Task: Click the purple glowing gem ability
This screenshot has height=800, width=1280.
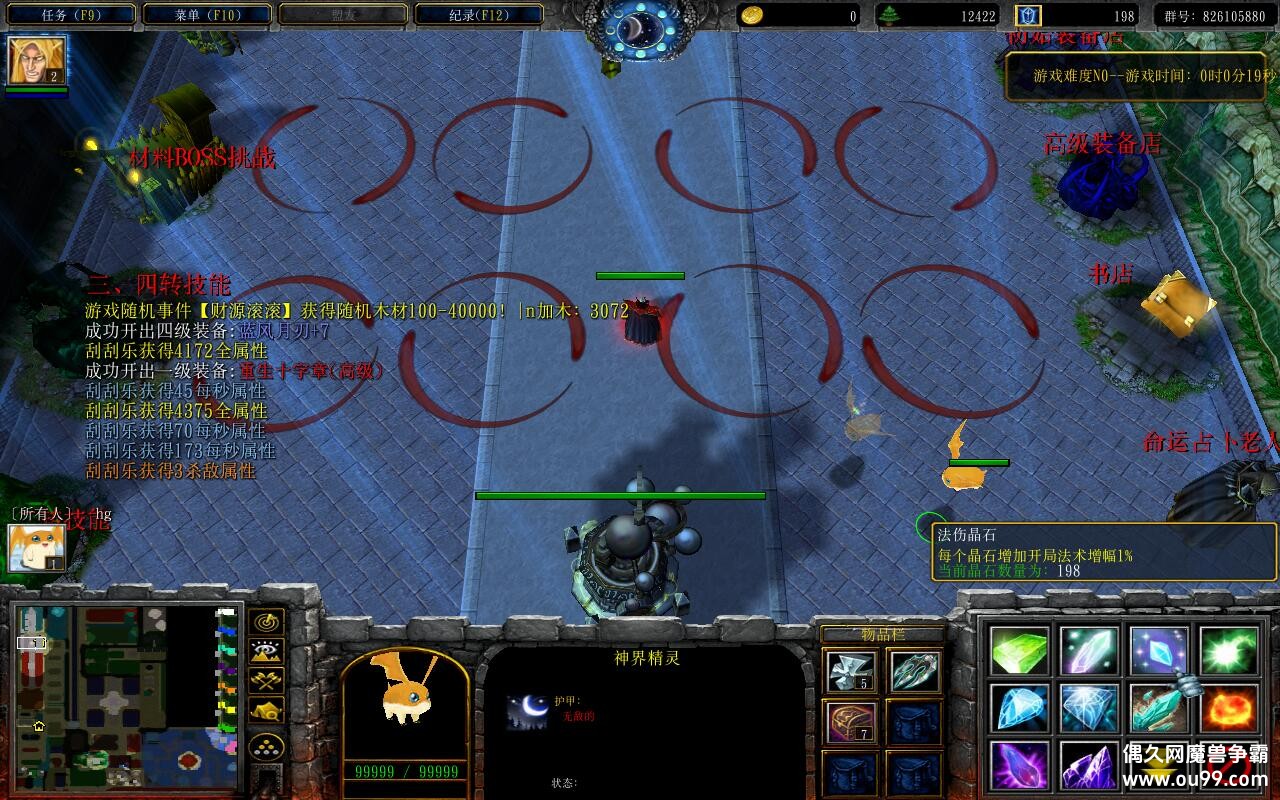Action: click(1020, 765)
